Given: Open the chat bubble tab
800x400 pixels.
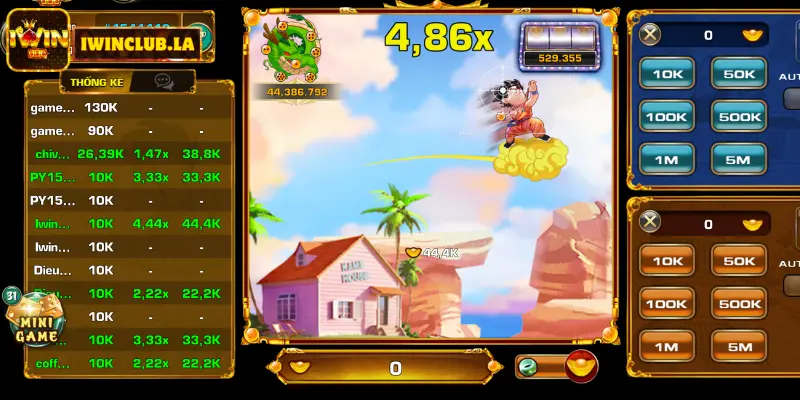Looking at the screenshot, I should [x=163, y=82].
